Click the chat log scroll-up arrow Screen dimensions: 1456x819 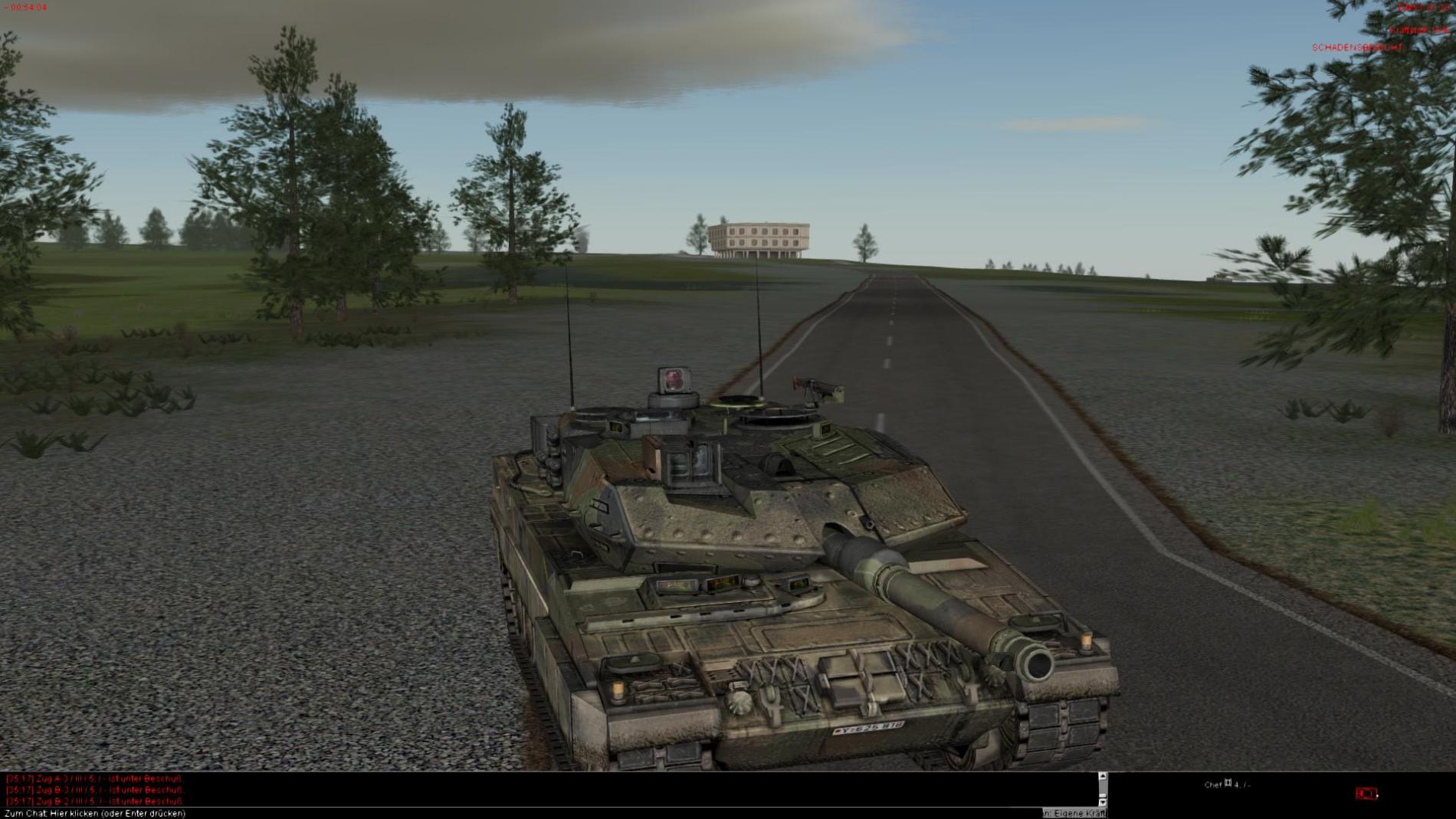point(1103,777)
